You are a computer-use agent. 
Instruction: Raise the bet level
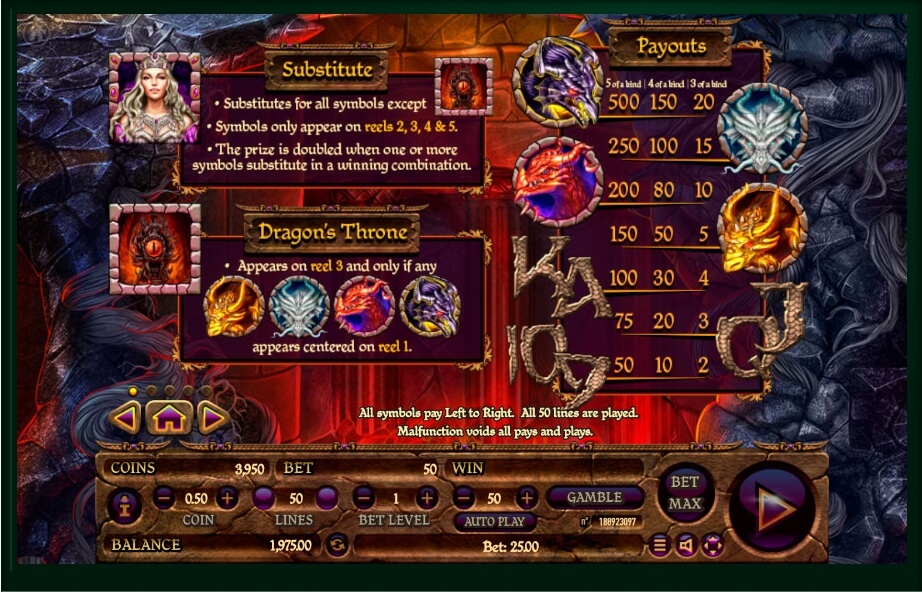427,497
